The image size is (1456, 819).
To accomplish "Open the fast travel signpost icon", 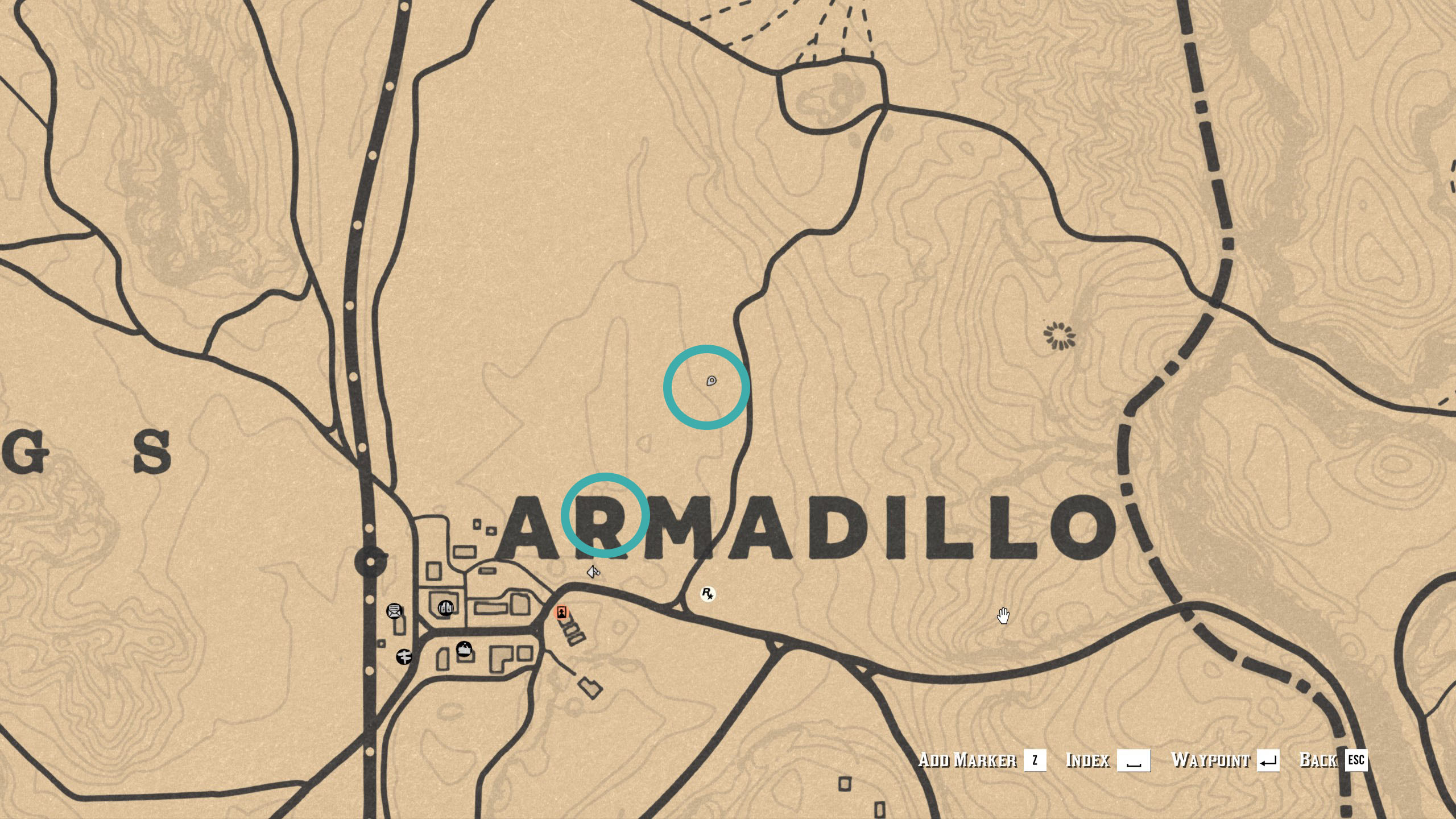I will point(404,657).
